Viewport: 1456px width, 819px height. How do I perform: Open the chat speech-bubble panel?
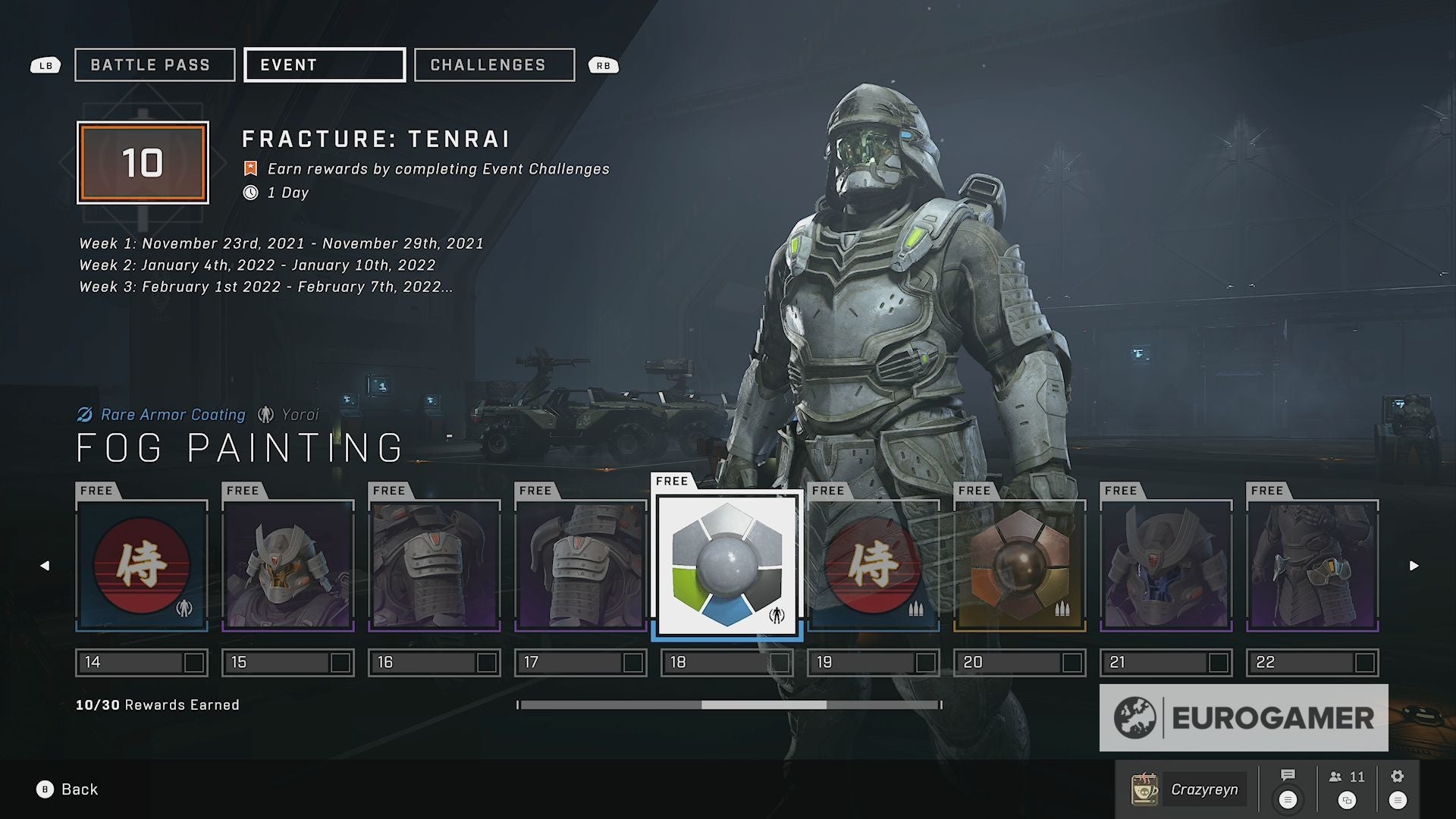(1288, 787)
